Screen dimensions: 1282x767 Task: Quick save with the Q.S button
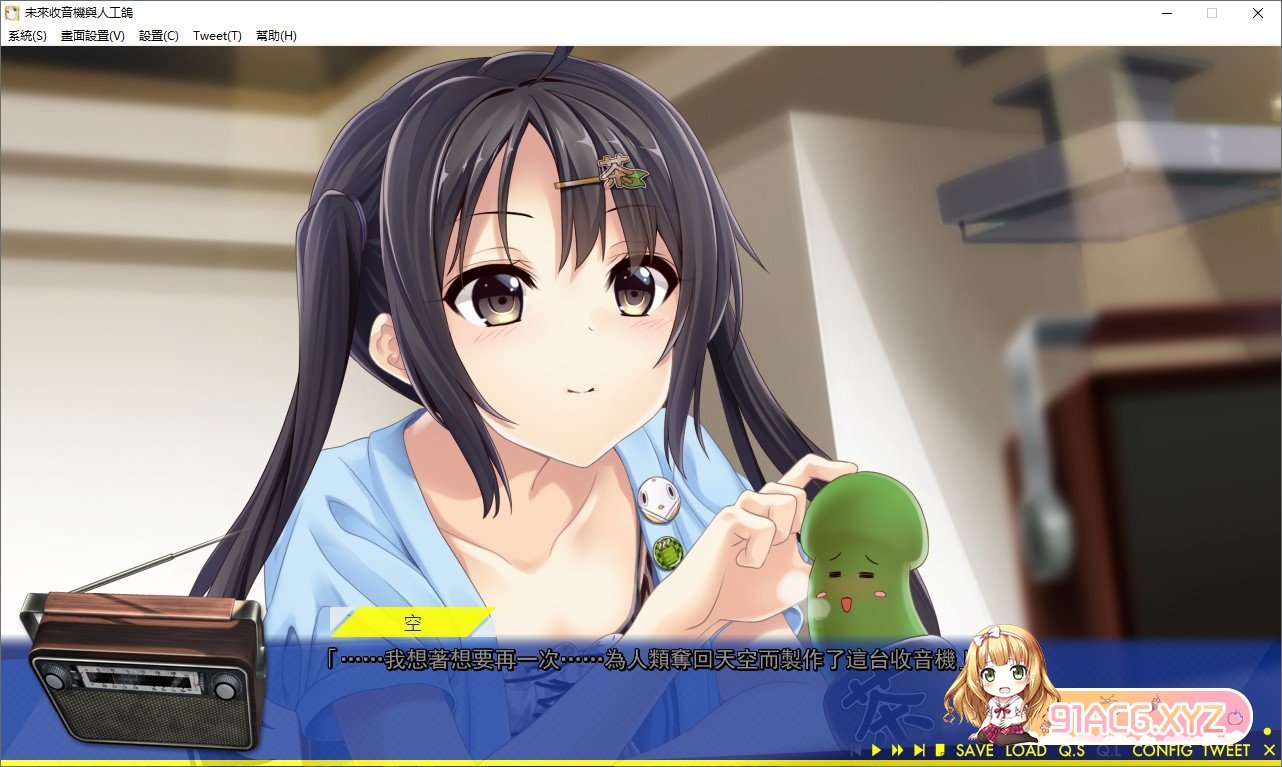pyautogui.click(x=1071, y=750)
